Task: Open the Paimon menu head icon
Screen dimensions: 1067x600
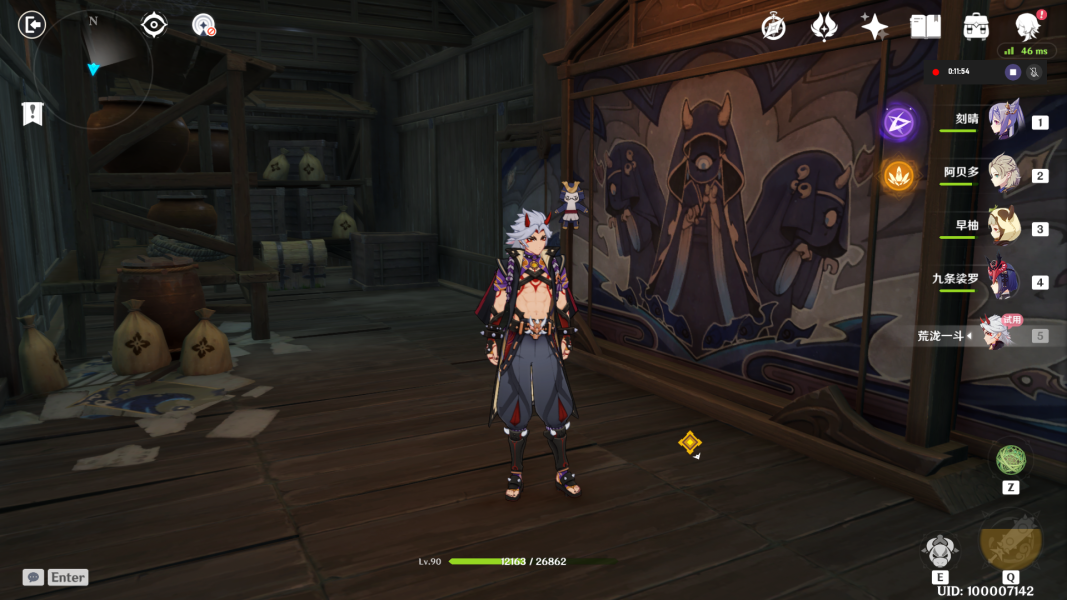Action: point(1027,26)
